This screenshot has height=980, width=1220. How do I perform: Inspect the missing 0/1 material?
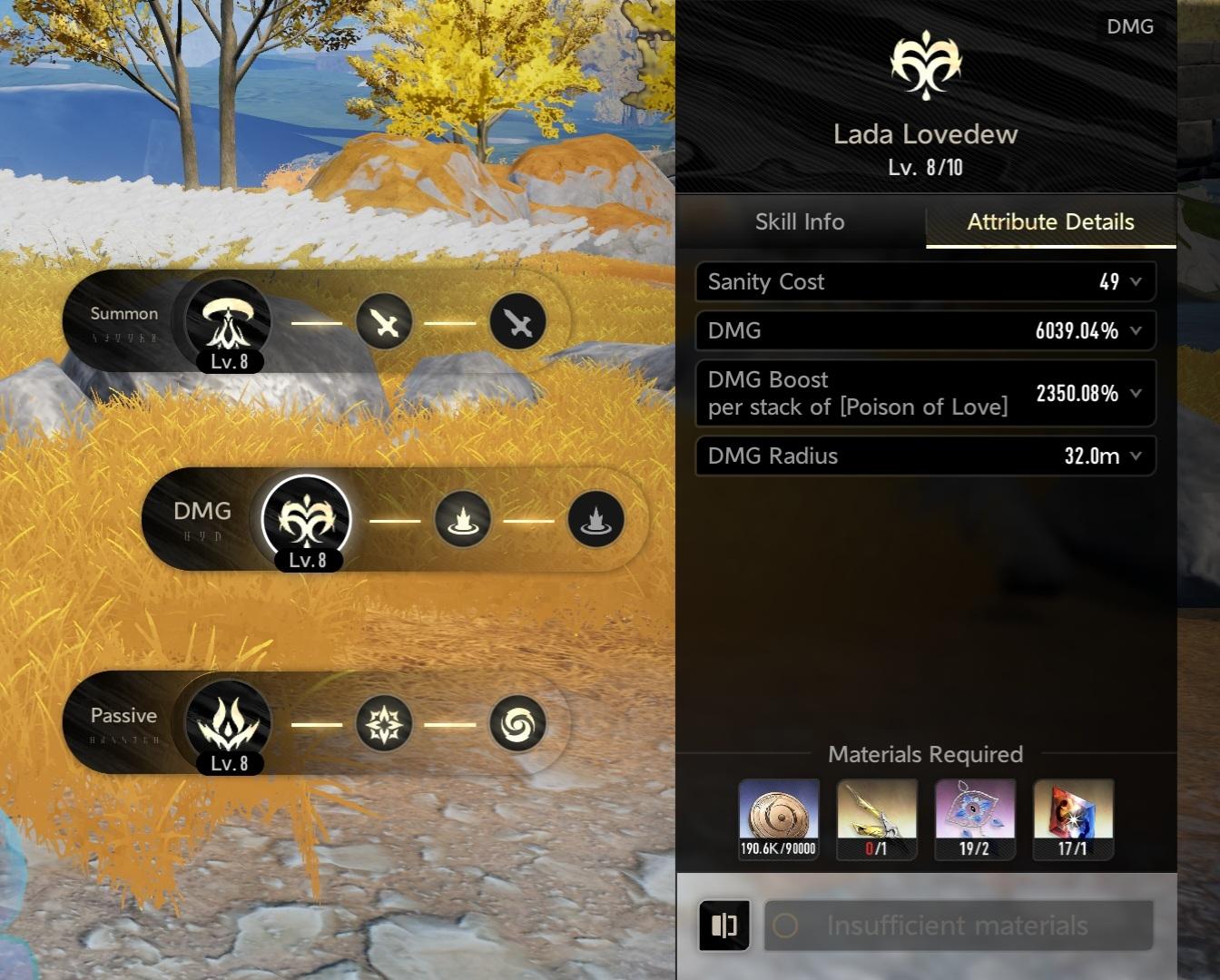pyautogui.click(x=877, y=818)
